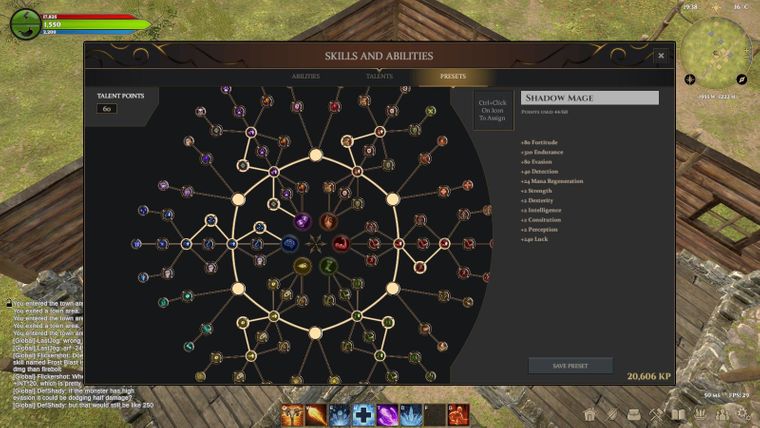Choose the blue brain talent node
Image resolution: width=760 pixels, height=428 pixels.
(x=289, y=243)
